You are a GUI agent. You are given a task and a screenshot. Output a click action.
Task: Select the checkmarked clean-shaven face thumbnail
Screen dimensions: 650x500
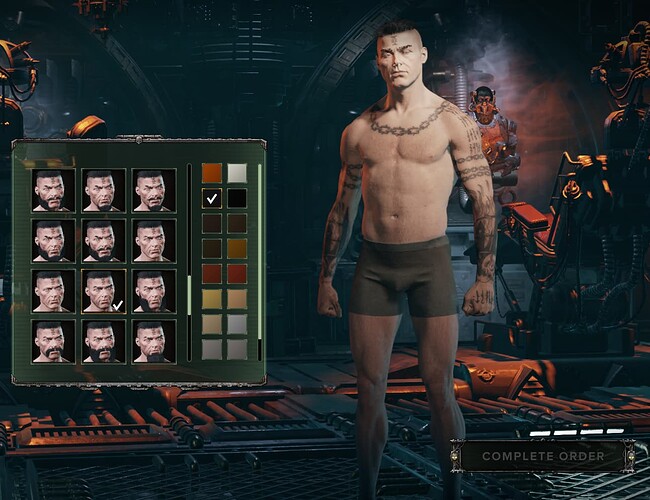tap(104, 291)
